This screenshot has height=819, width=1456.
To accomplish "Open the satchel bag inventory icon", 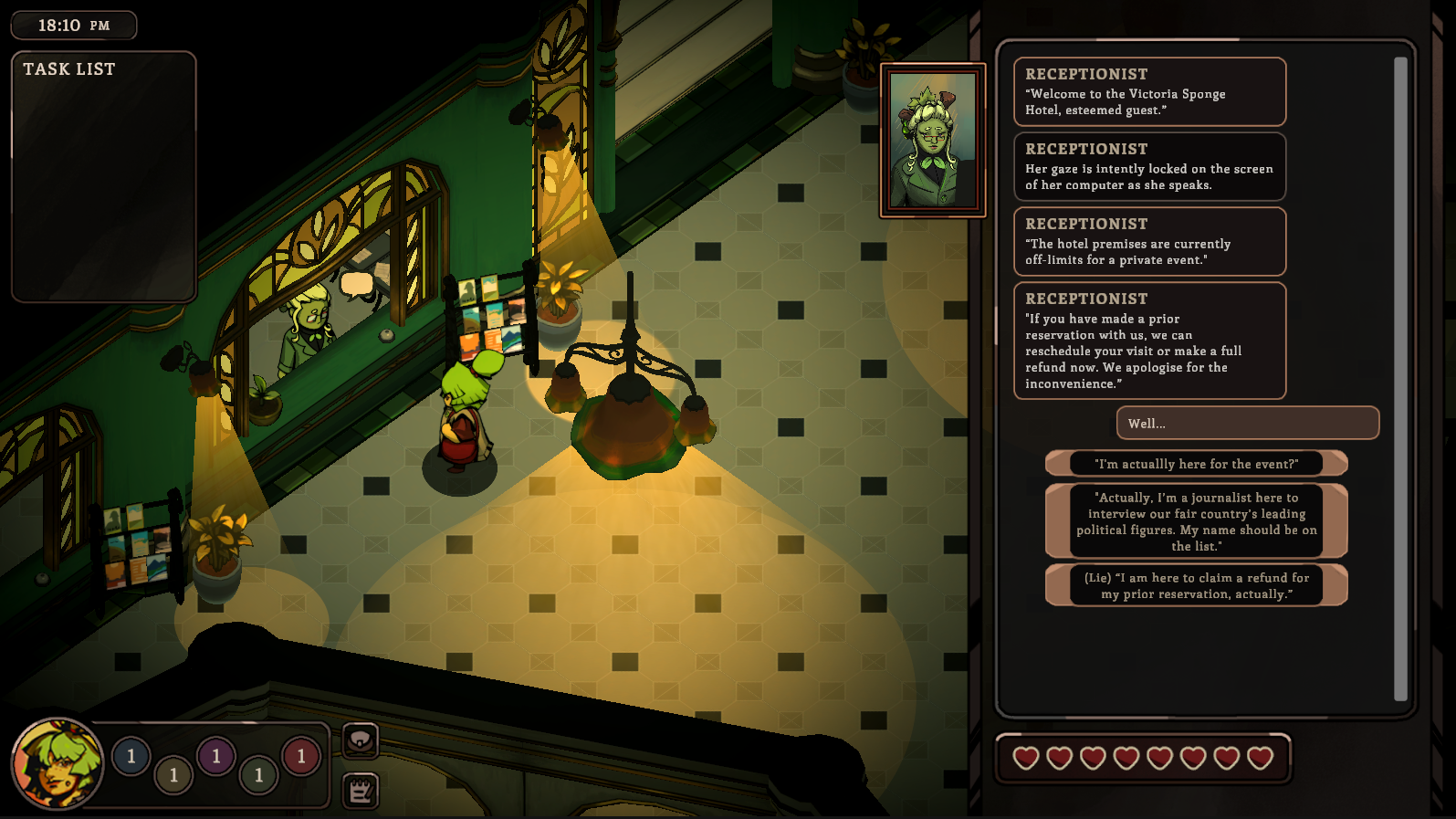I will tap(360, 740).
